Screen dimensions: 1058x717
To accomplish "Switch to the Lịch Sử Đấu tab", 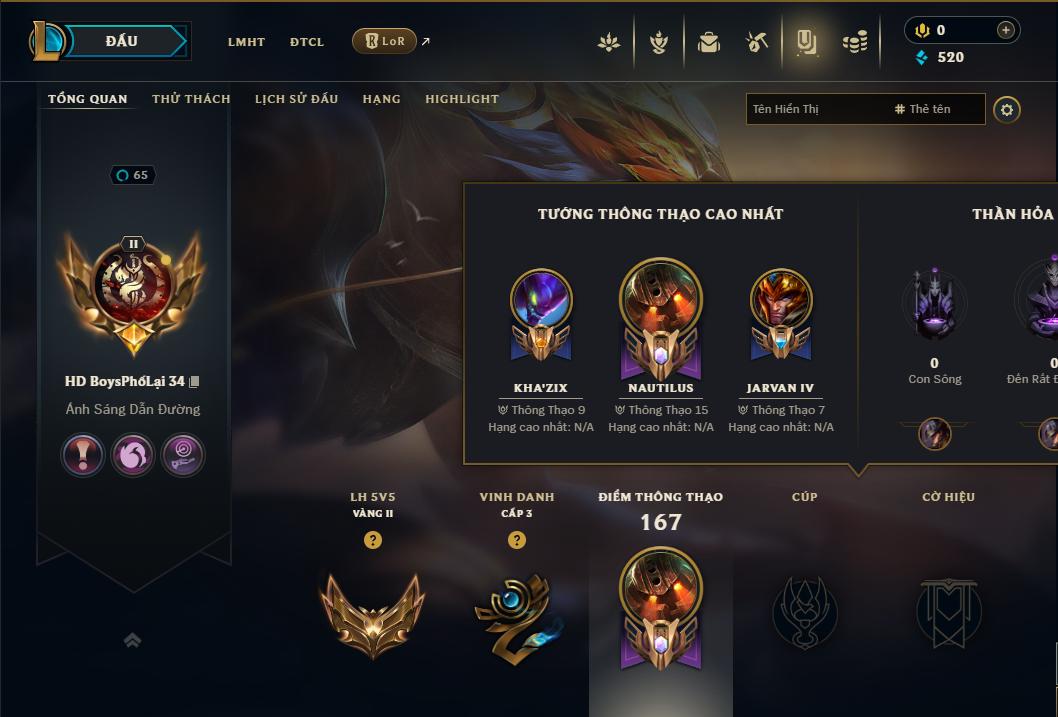I will click(296, 99).
